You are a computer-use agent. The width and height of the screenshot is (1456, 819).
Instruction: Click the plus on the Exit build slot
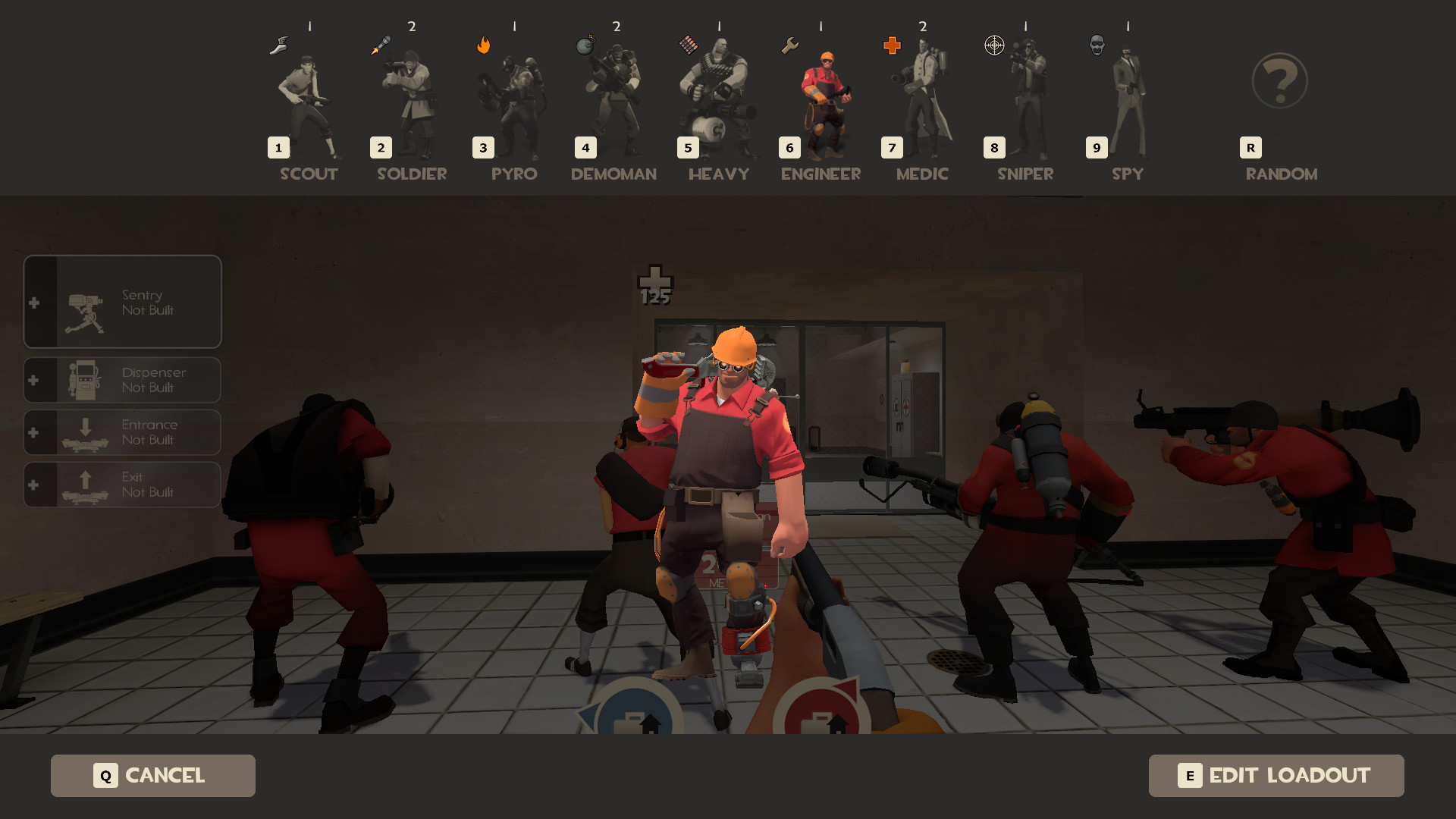tap(33, 485)
